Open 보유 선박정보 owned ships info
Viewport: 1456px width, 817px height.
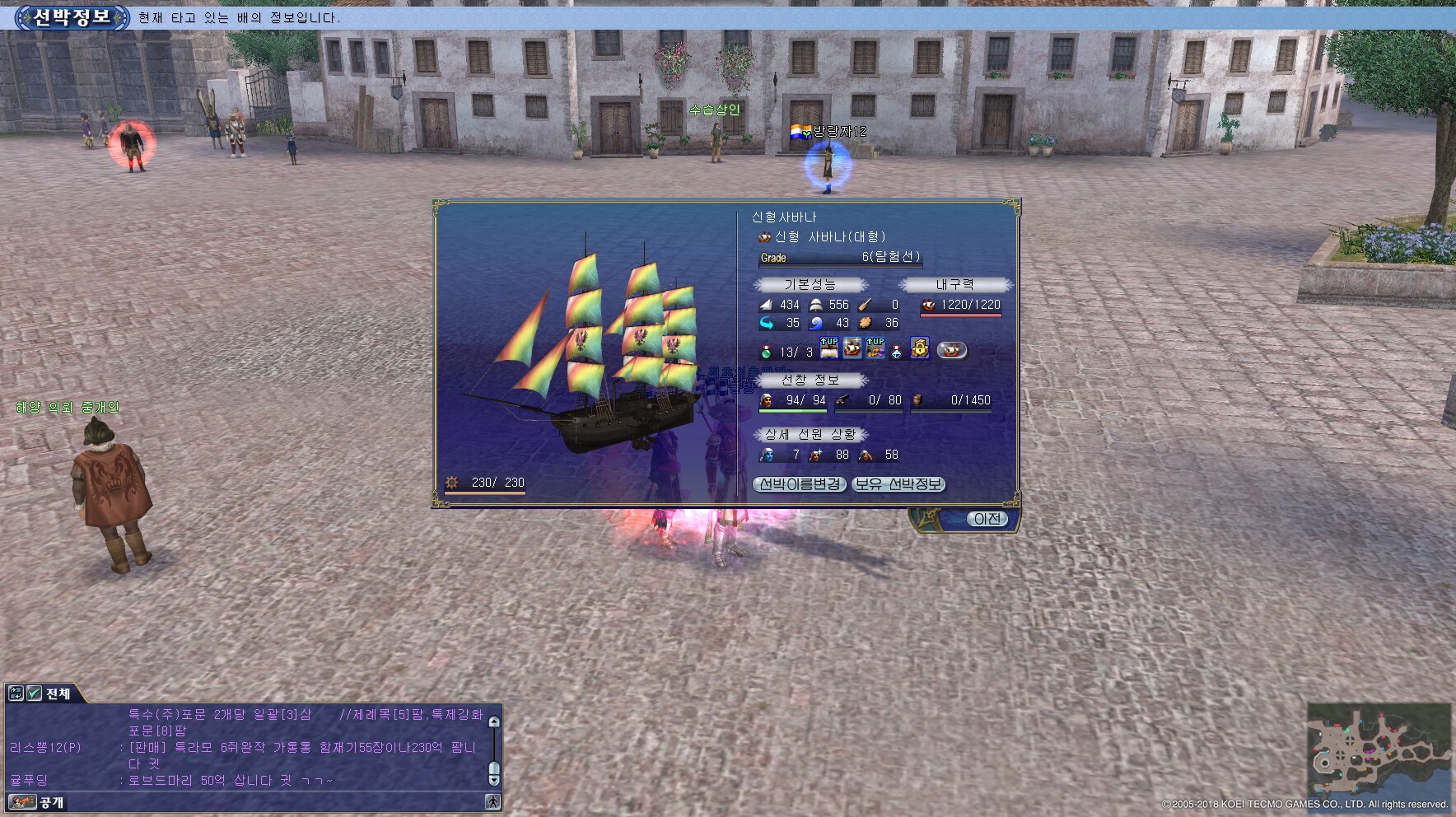coord(898,484)
